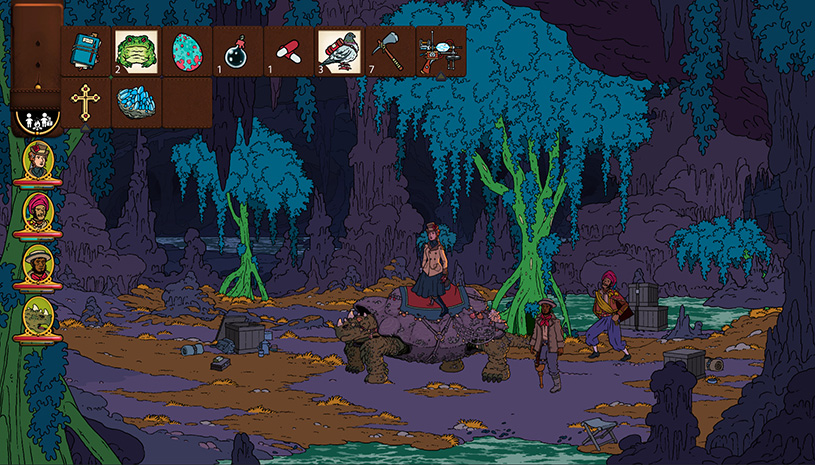Select the blue journal book item
Image resolution: width=815 pixels, height=465 pixels.
pyautogui.click(x=87, y=50)
